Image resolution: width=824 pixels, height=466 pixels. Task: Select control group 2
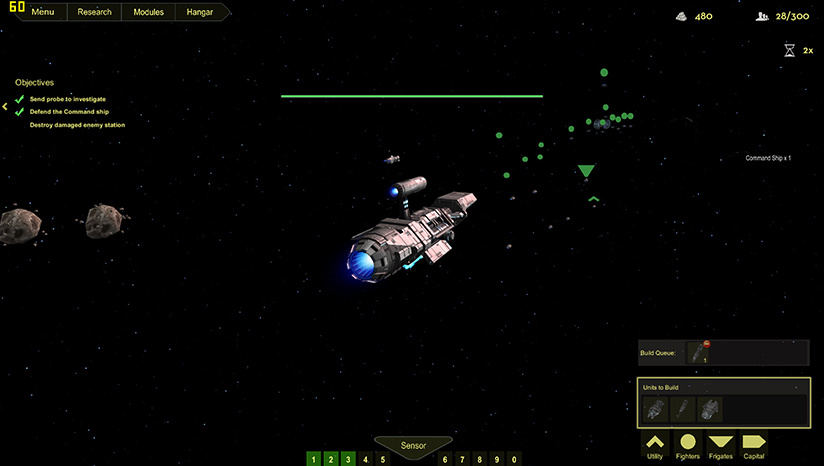click(331, 459)
